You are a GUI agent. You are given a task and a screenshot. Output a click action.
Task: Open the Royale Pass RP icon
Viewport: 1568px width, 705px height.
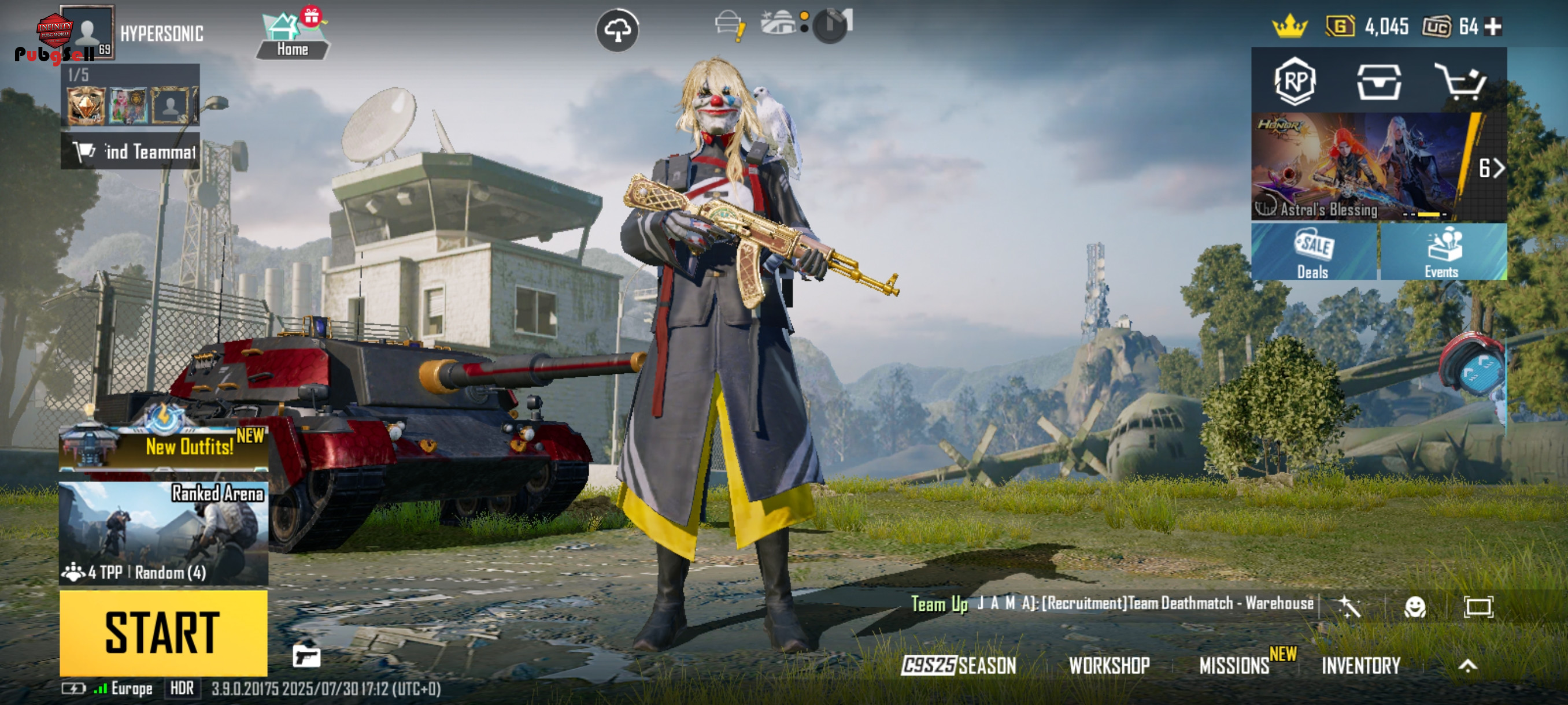[1295, 81]
